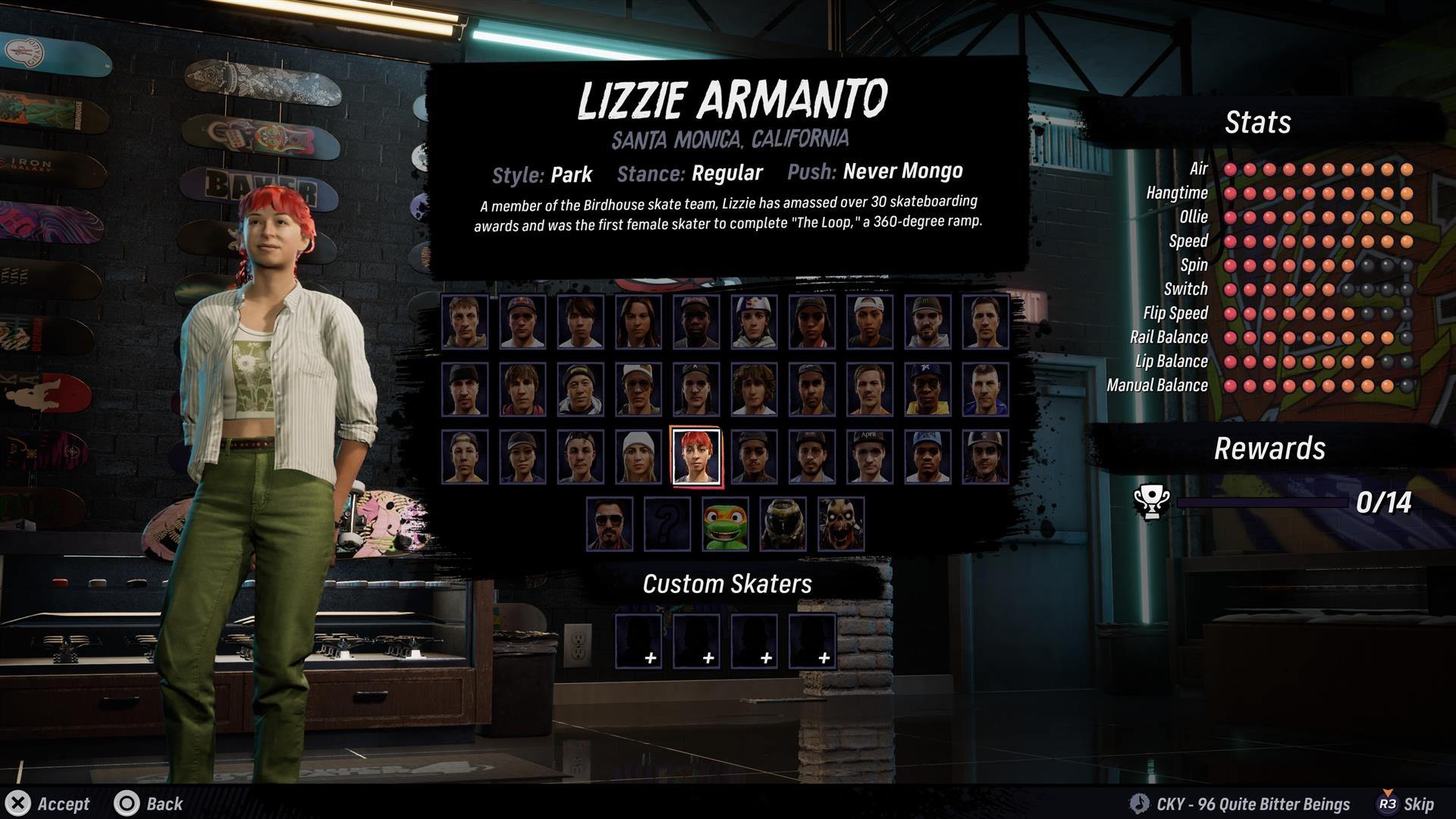Pick the skater in the white Red Bull helmet
Screen dimensions: 1456x819
754,322
